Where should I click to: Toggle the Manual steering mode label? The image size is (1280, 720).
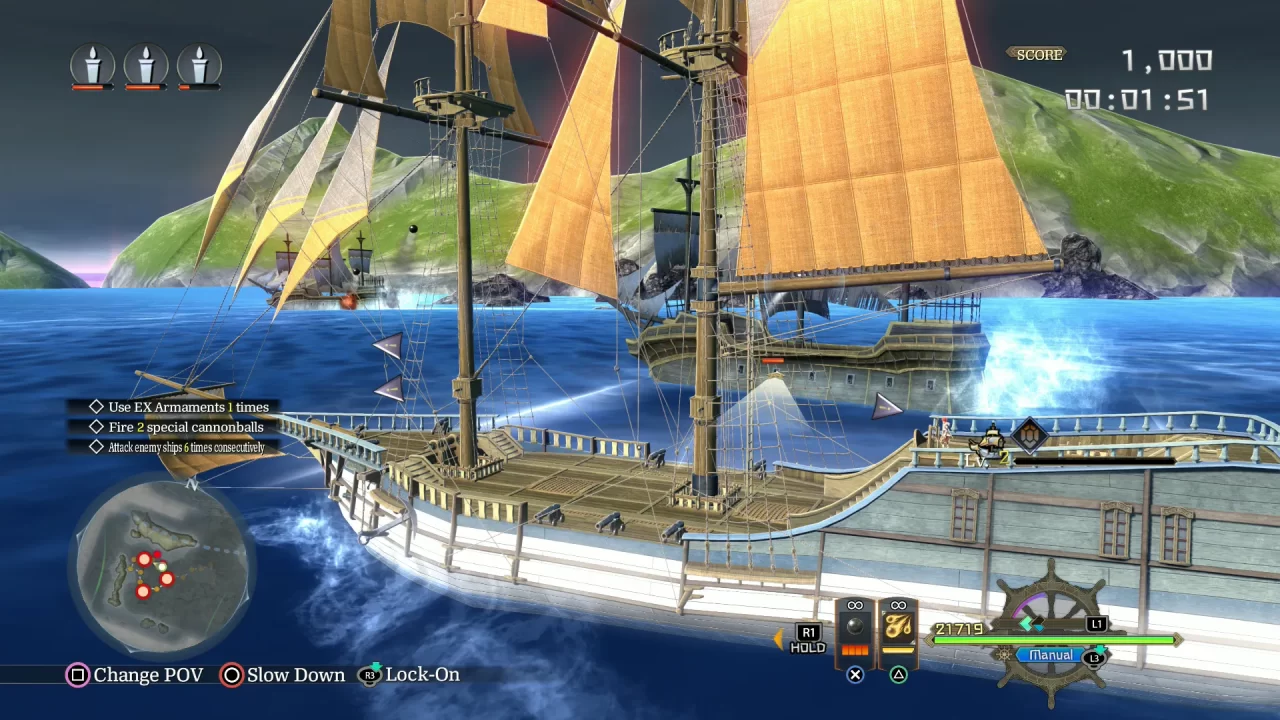tap(1050, 656)
